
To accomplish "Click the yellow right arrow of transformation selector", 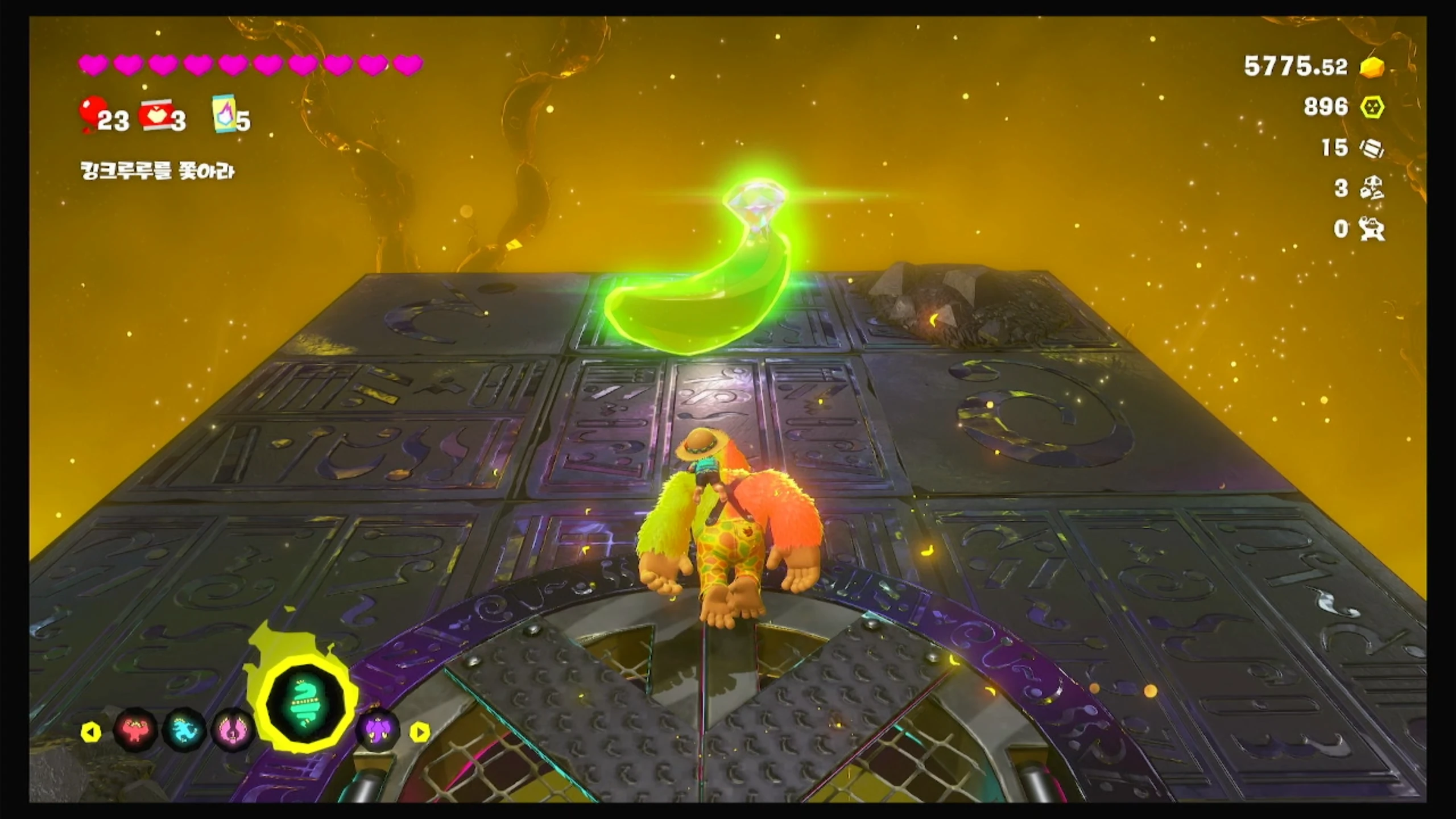I will (x=420, y=732).
